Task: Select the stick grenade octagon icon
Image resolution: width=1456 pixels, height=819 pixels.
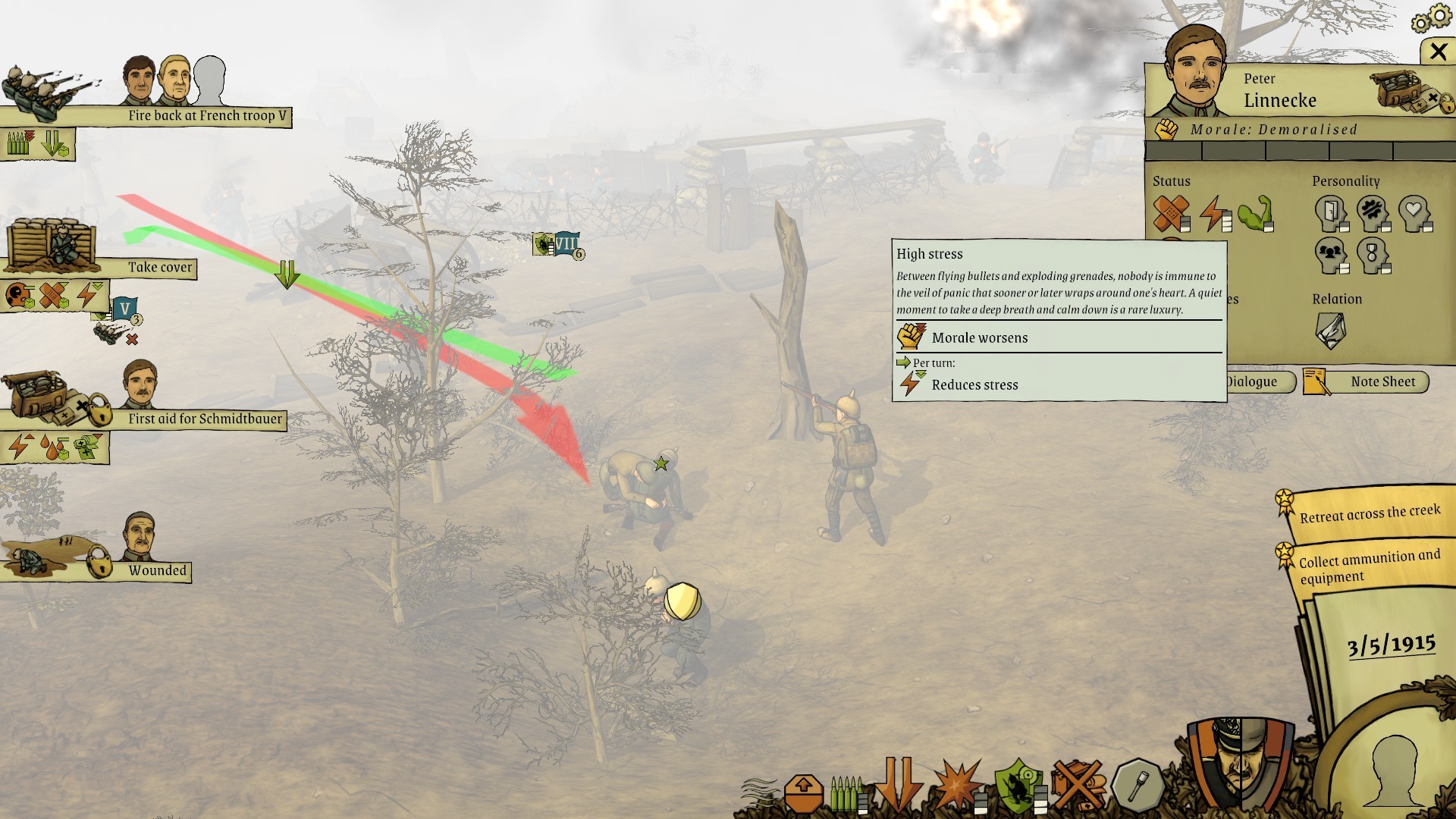Action: point(1137,787)
